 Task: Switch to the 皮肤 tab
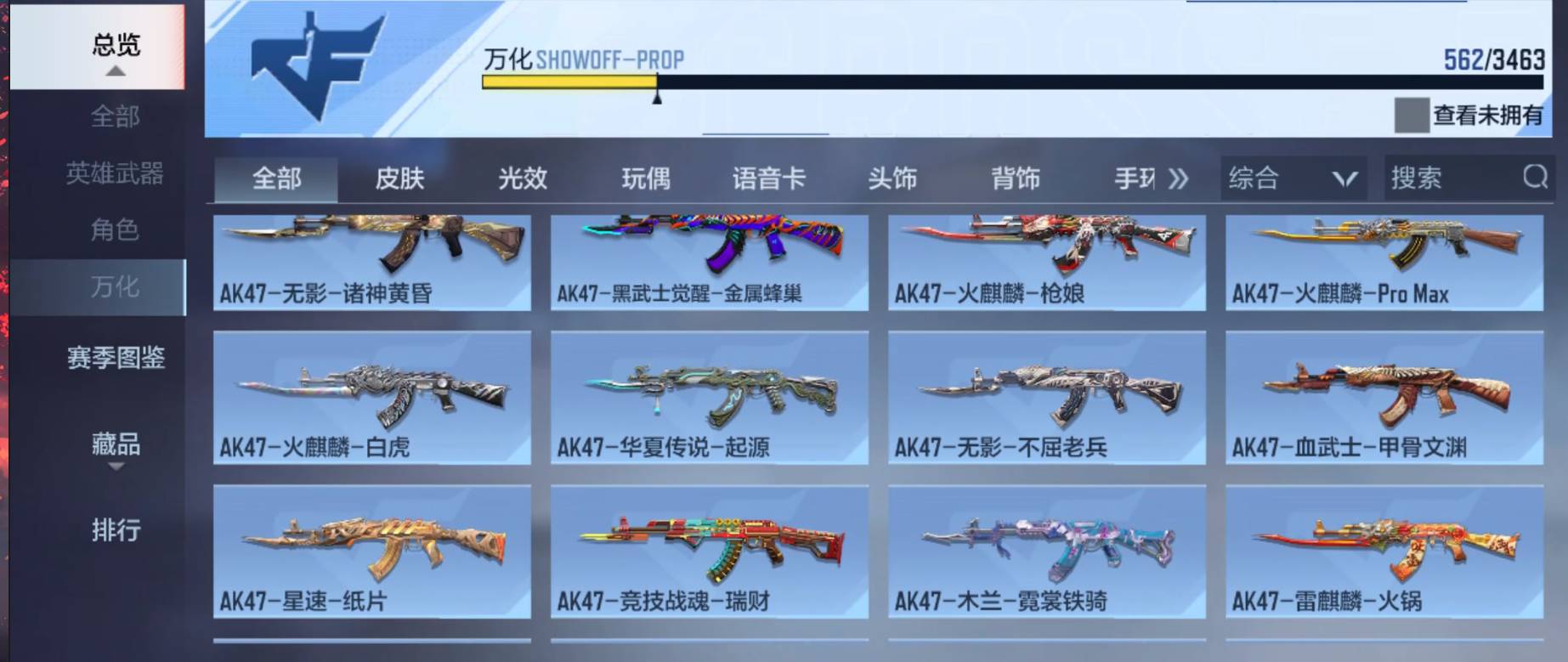(400, 178)
